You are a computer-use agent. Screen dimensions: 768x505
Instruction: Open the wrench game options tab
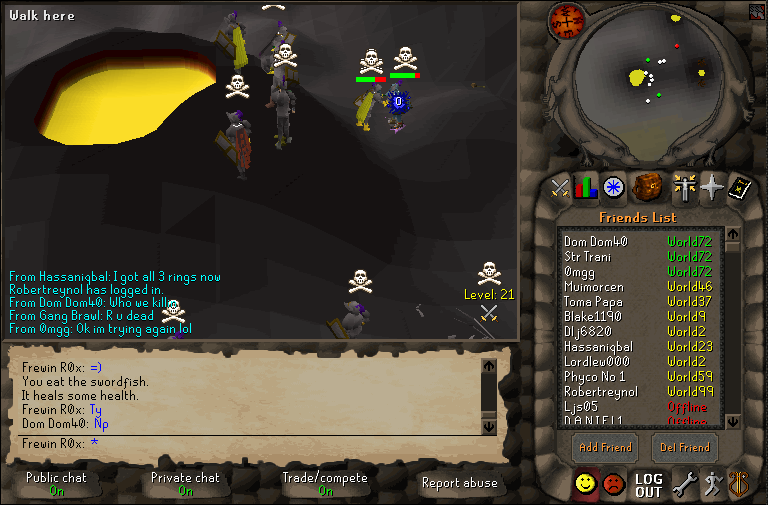(684, 485)
